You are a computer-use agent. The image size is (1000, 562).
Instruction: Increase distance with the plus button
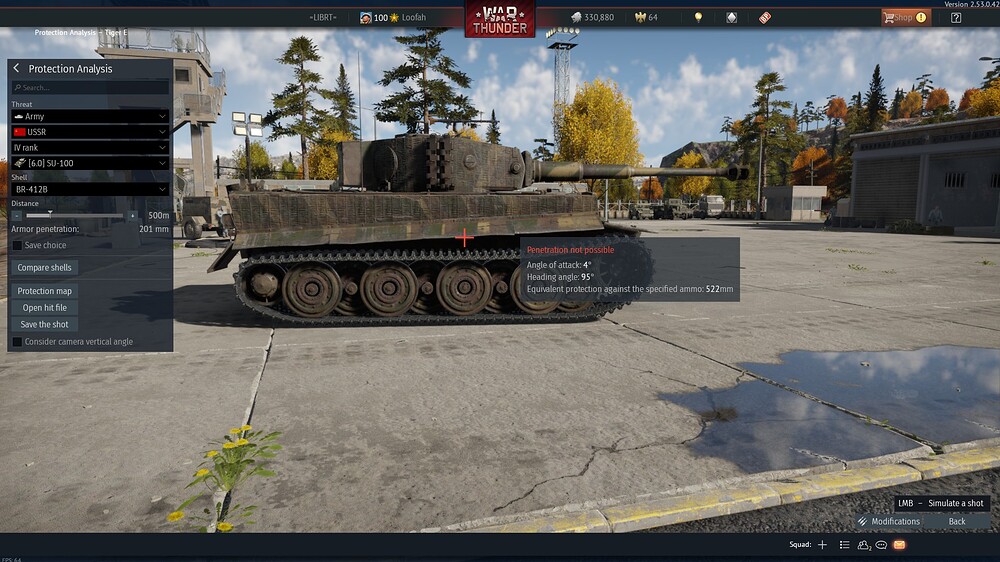click(132, 215)
